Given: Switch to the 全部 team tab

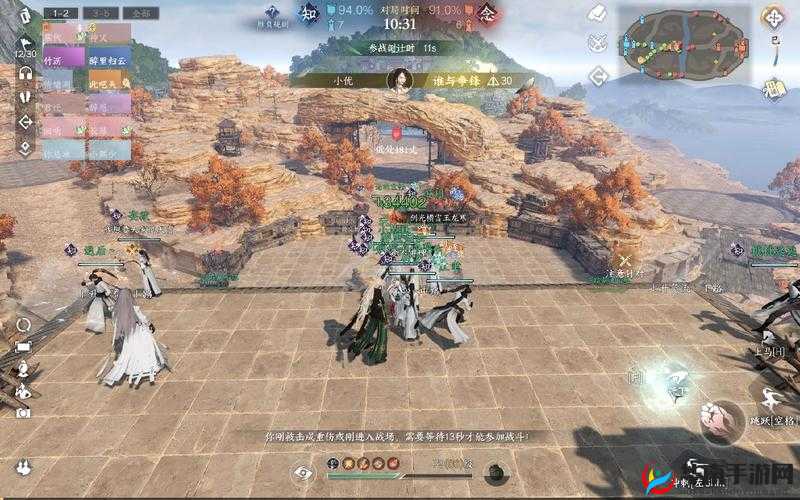Looking at the screenshot, I should [142, 13].
